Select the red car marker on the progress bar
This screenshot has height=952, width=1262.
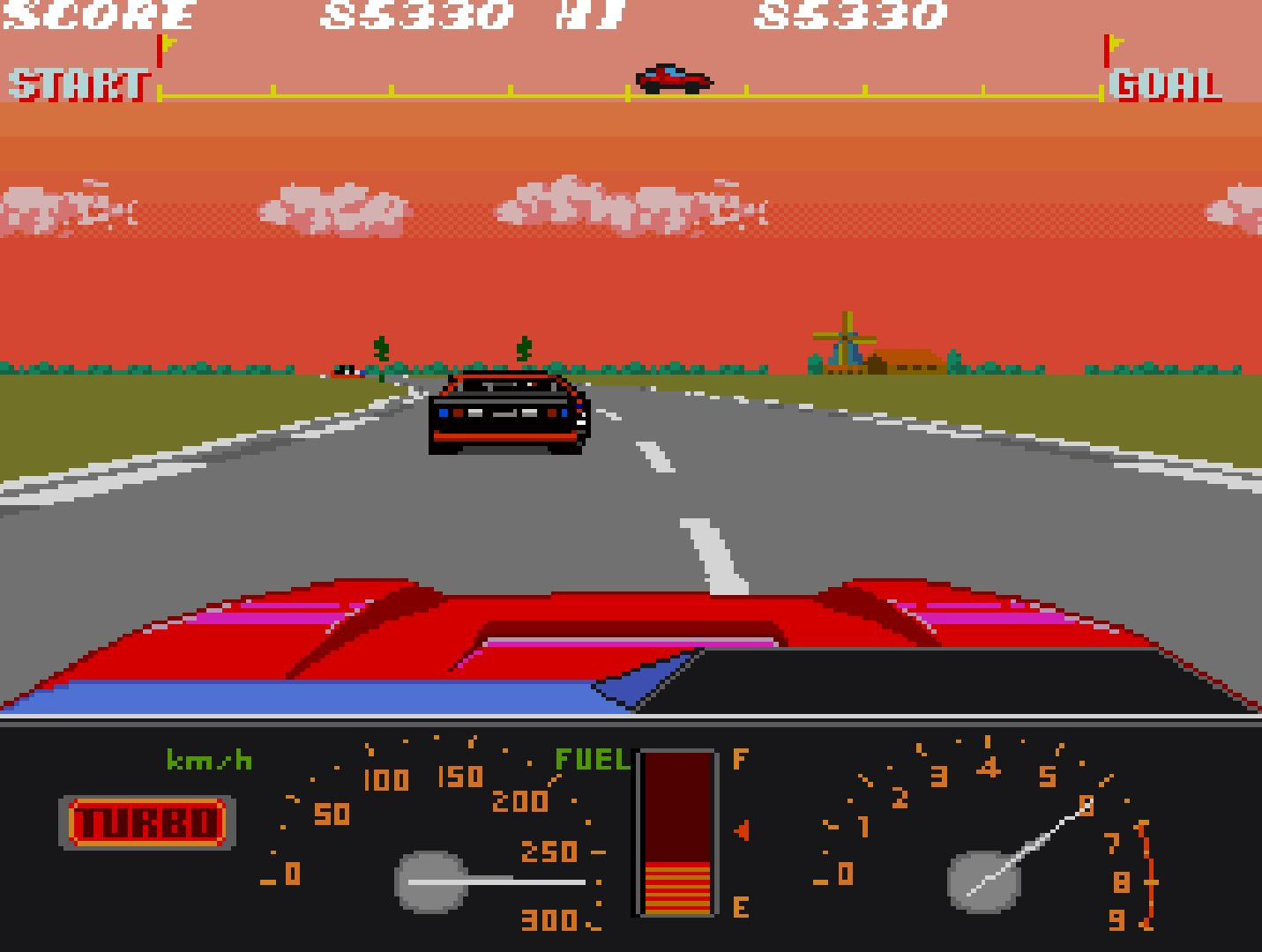click(x=672, y=78)
